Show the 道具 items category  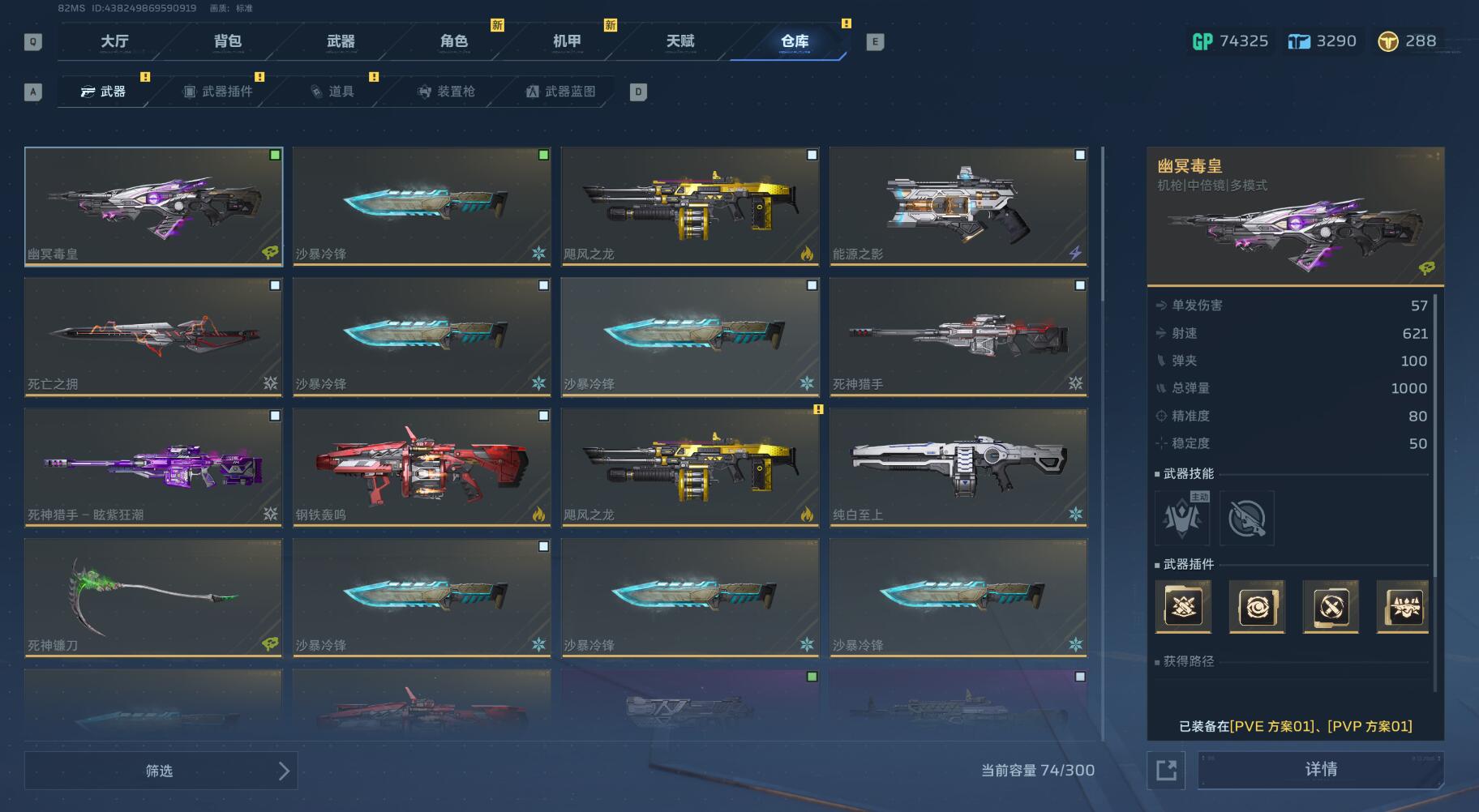pyautogui.click(x=332, y=92)
